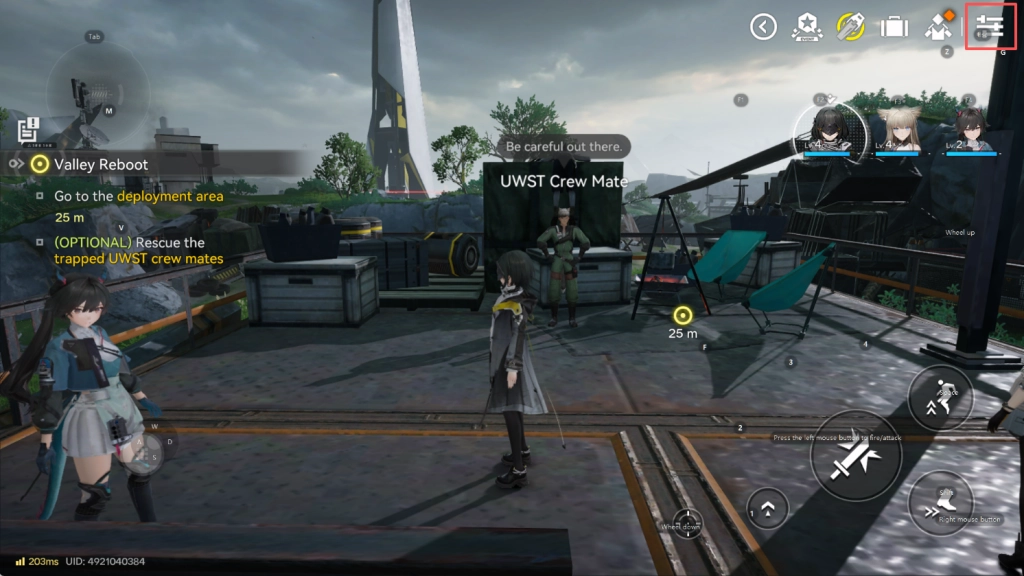Image resolution: width=1024 pixels, height=576 pixels.
Task: Activate the dash boot button
Action: click(x=941, y=502)
